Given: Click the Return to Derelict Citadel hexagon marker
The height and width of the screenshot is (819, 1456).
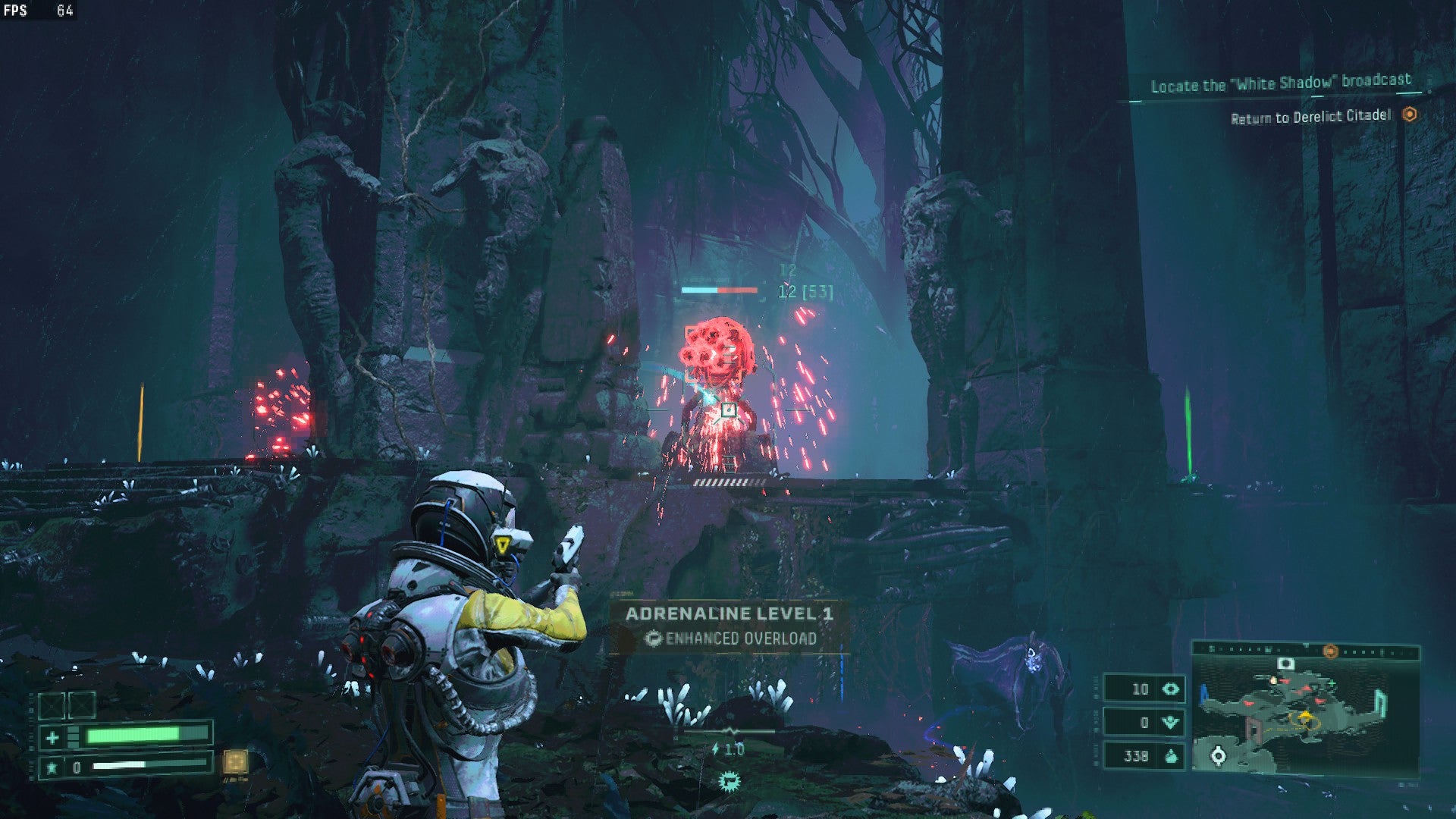Looking at the screenshot, I should 1409,115.
